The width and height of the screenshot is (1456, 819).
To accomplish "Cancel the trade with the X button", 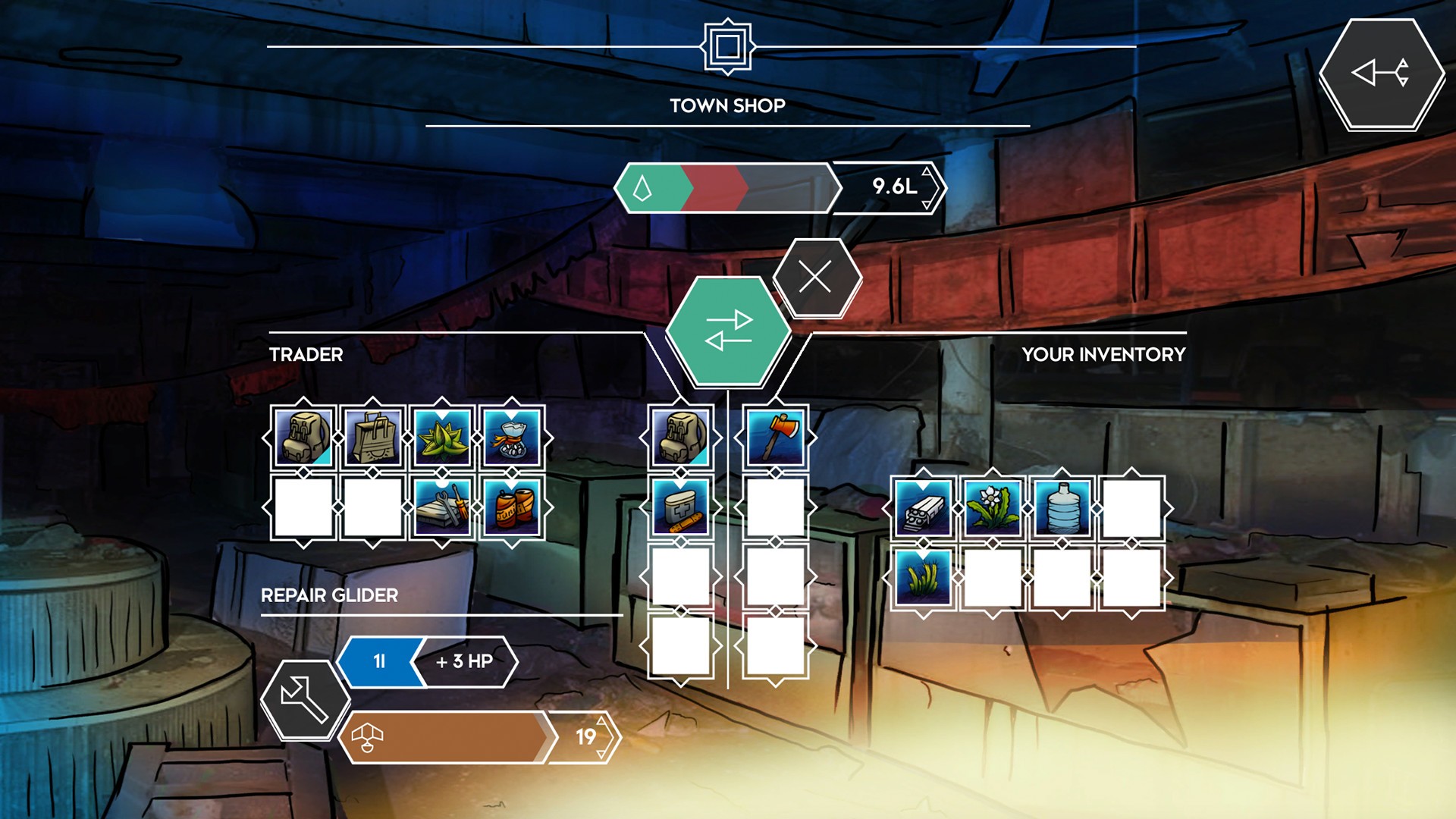I will 816,278.
